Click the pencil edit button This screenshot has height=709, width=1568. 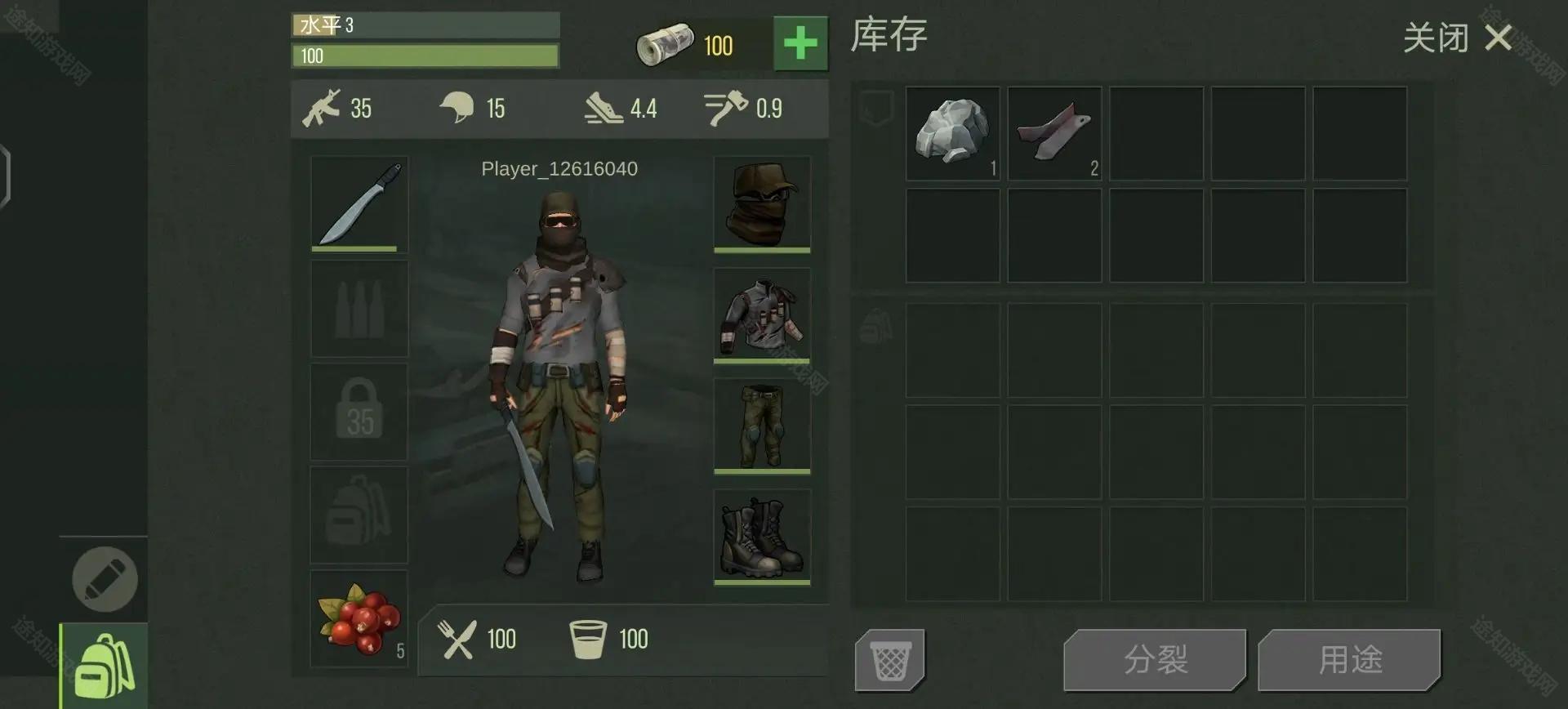coord(105,579)
